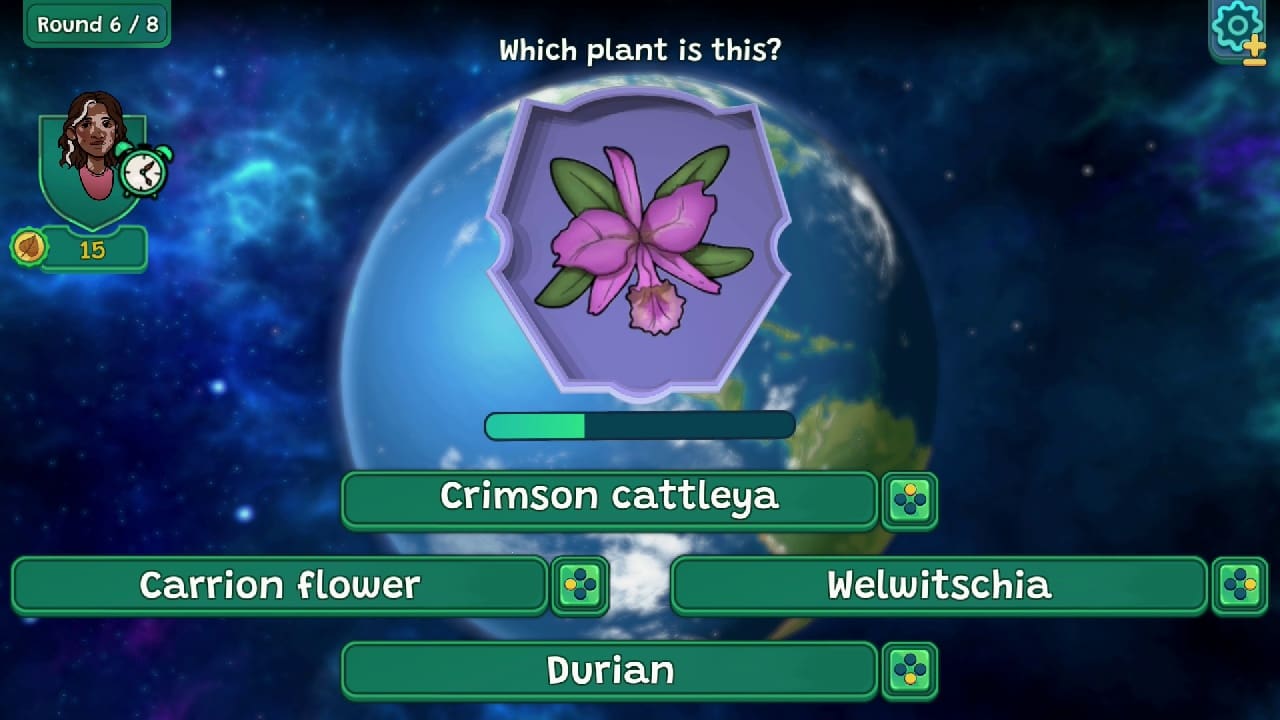
Task: Click the flower token beside Crimson cattleya
Action: (911, 498)
